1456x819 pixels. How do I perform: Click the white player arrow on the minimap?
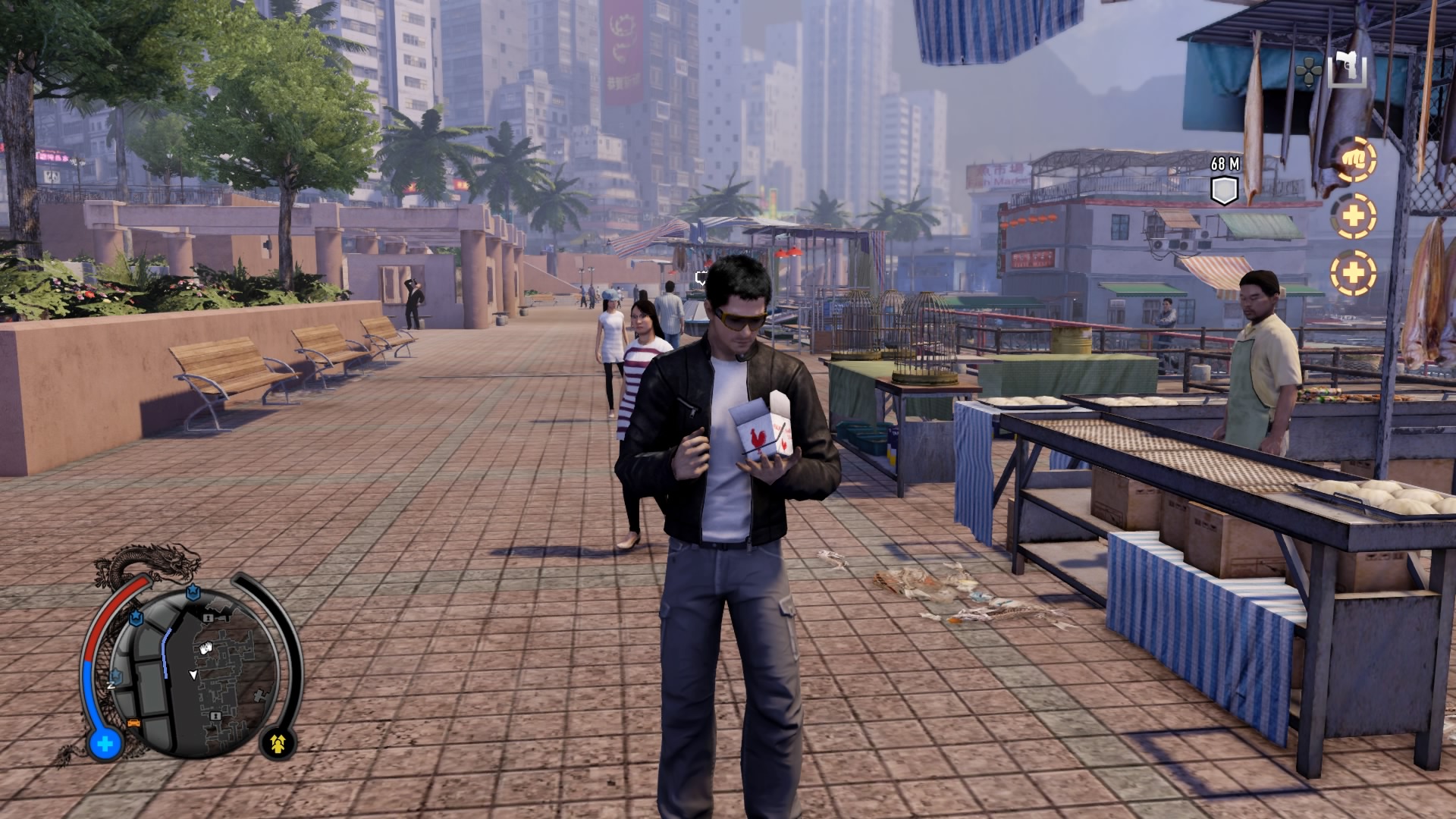193,673
